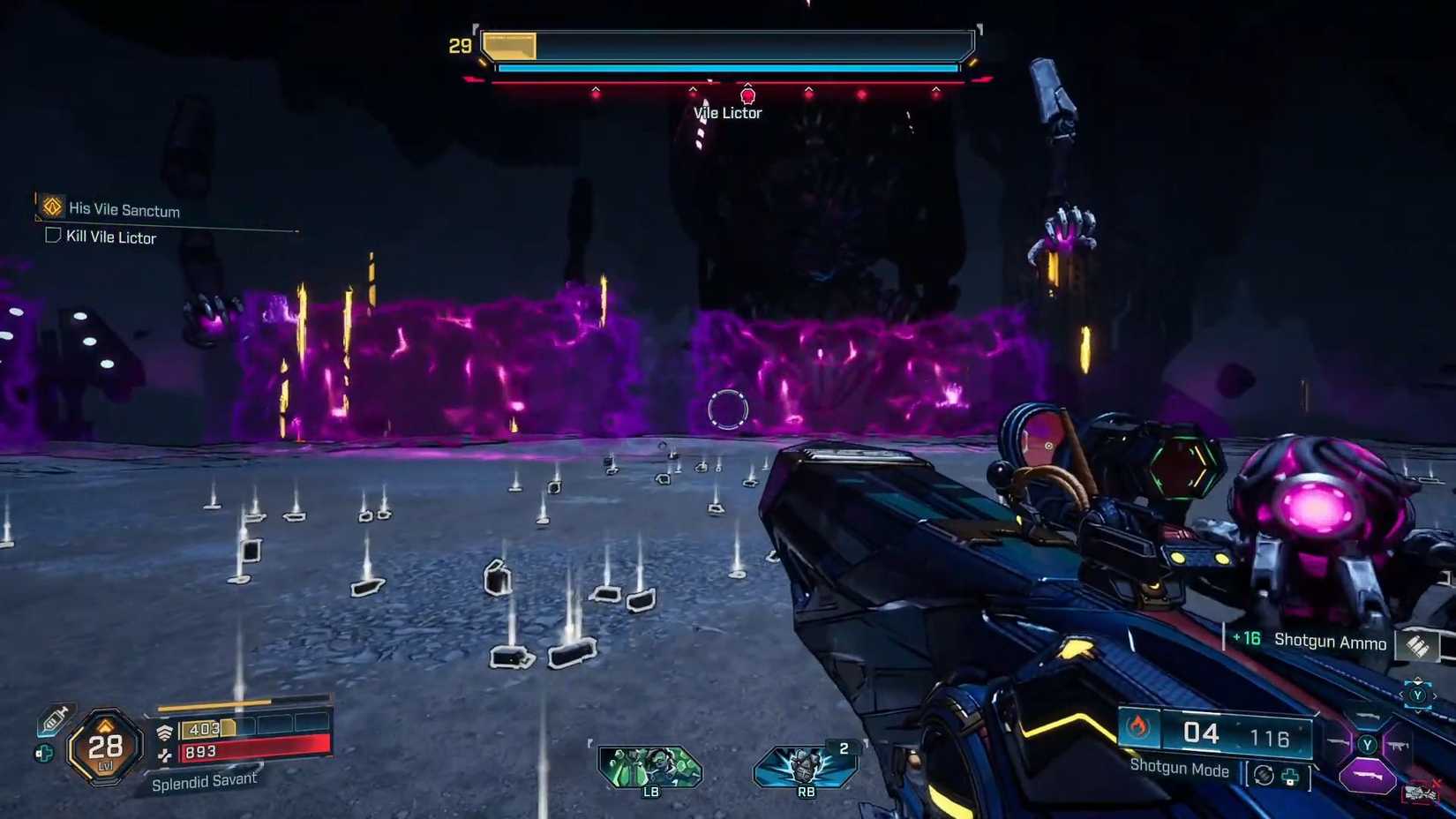Click the level 28 player badge
Screen dimensions: 1456x819
[x=104, y=748]
